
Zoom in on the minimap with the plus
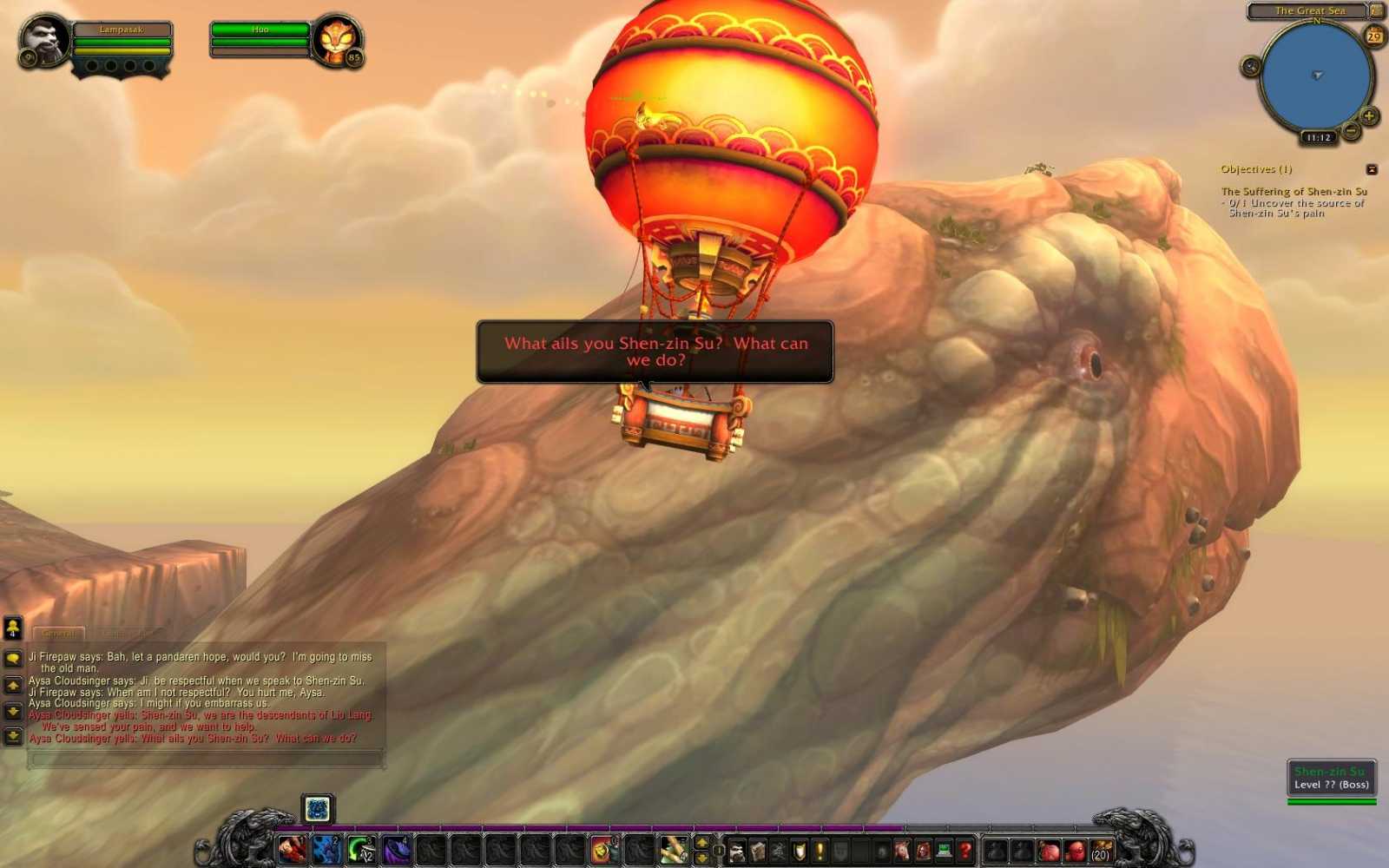pyautogui.click(x=1369, y=115)
